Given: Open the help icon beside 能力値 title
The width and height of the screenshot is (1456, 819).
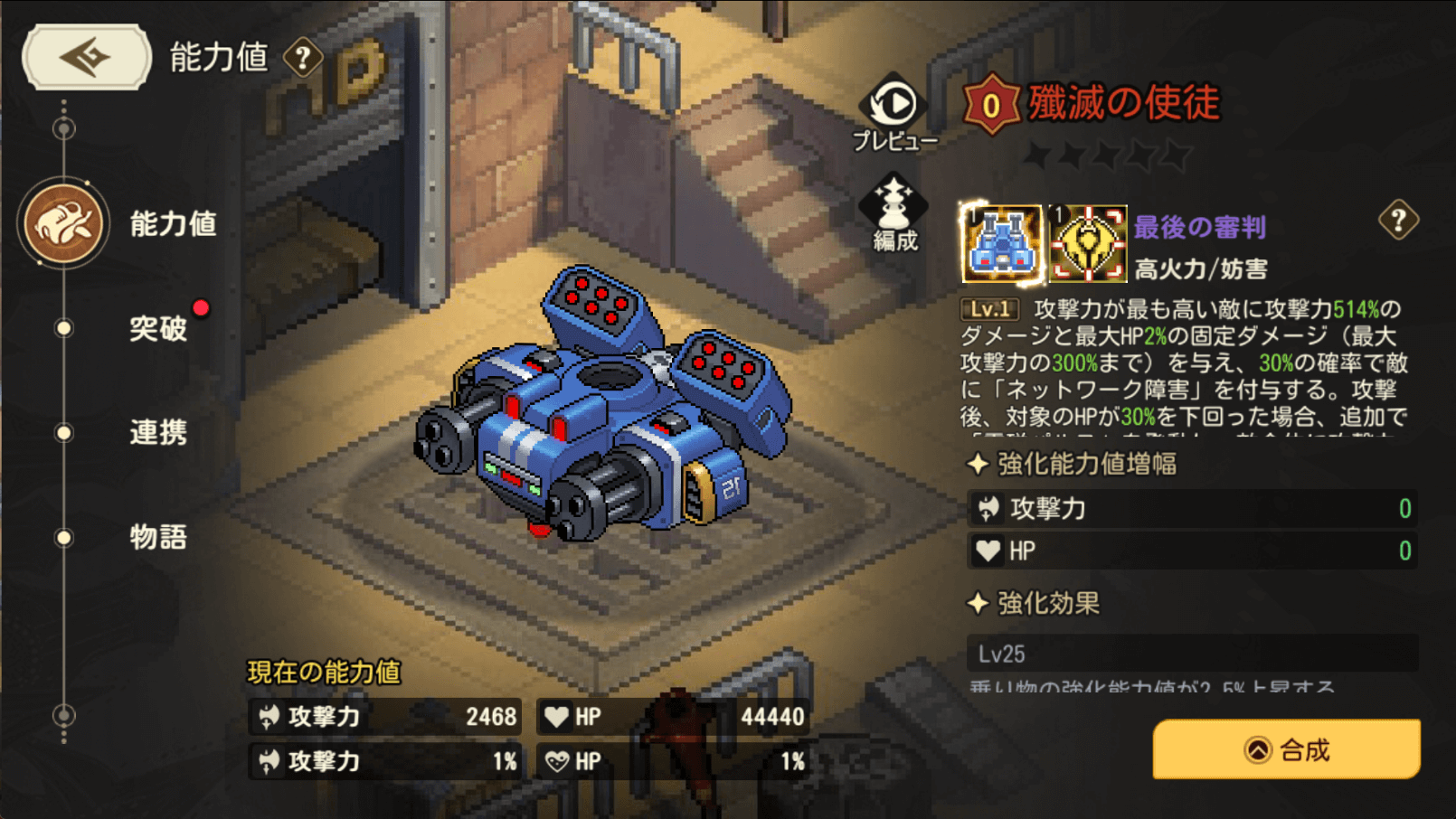Looking at the screenshot, I should click(303, 59).
